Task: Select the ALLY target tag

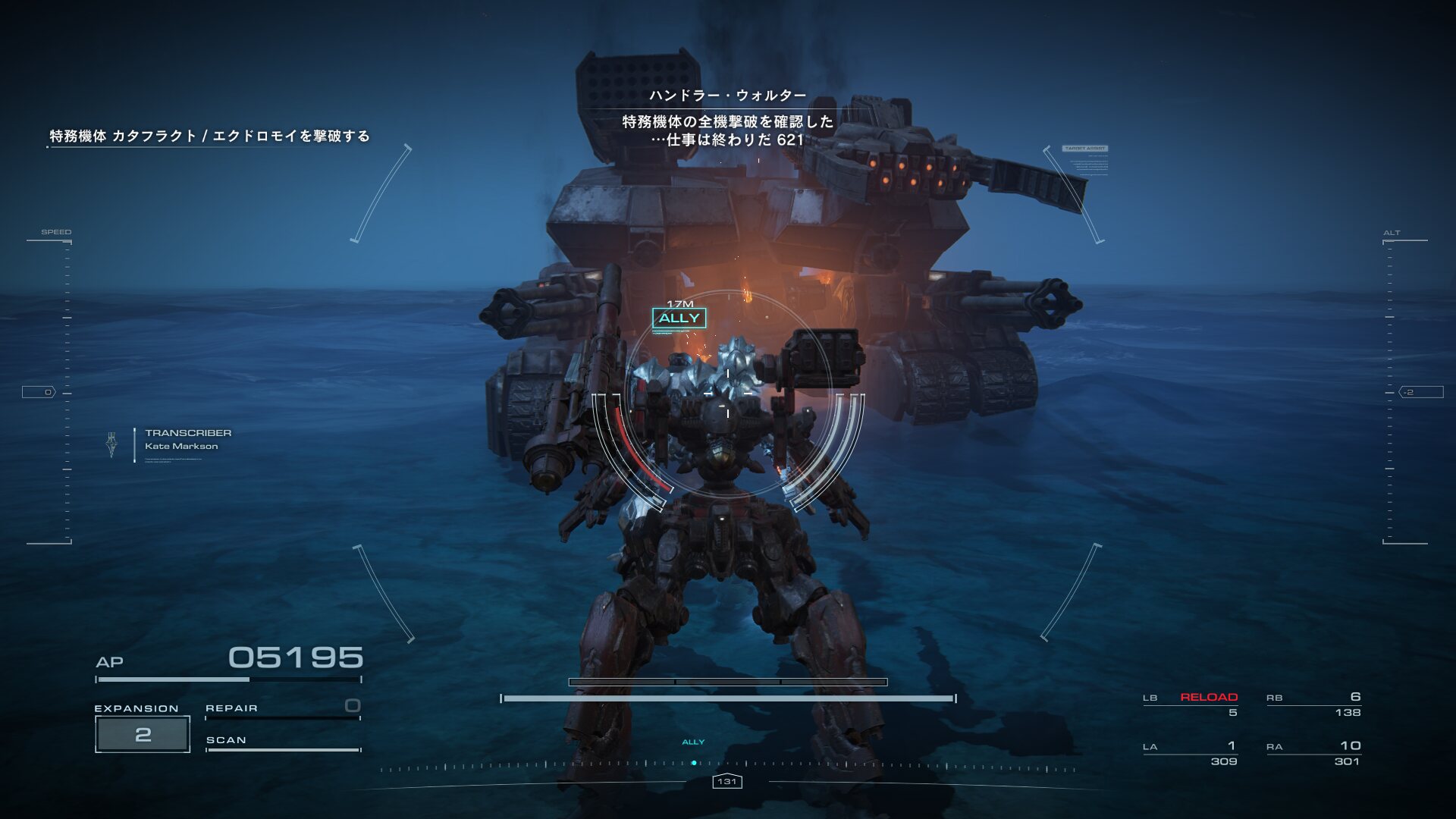Action: point(679,318)
